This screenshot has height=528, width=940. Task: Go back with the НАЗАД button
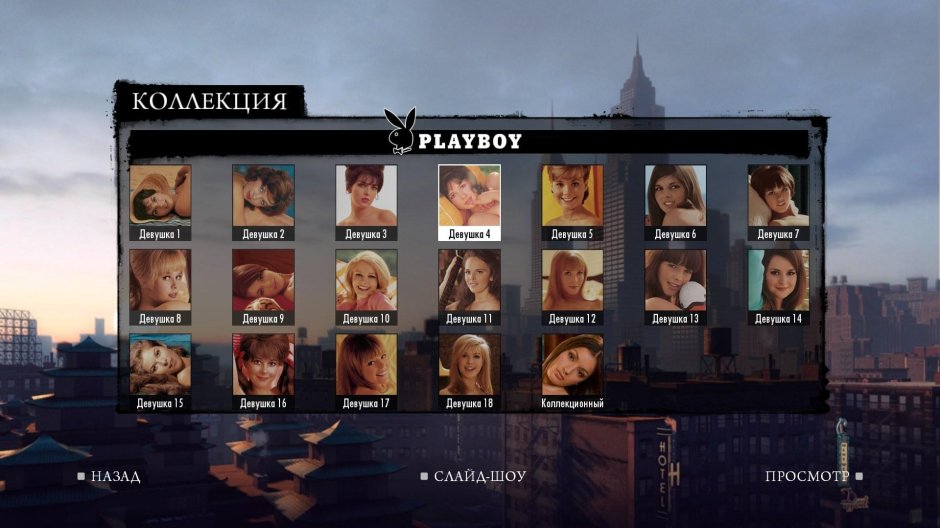coord(110,477)
